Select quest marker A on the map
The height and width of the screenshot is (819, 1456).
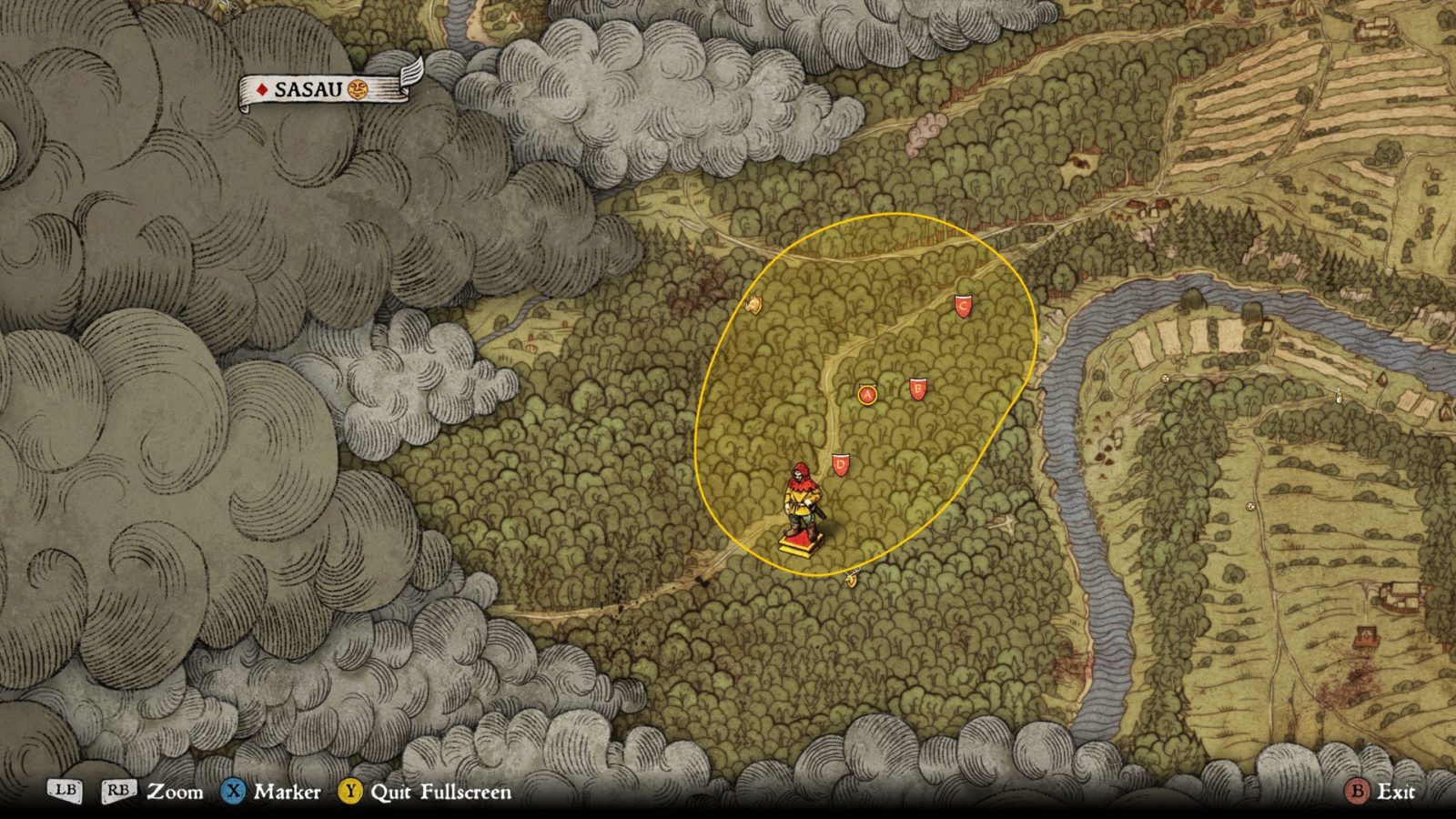(x=867, y=394)
